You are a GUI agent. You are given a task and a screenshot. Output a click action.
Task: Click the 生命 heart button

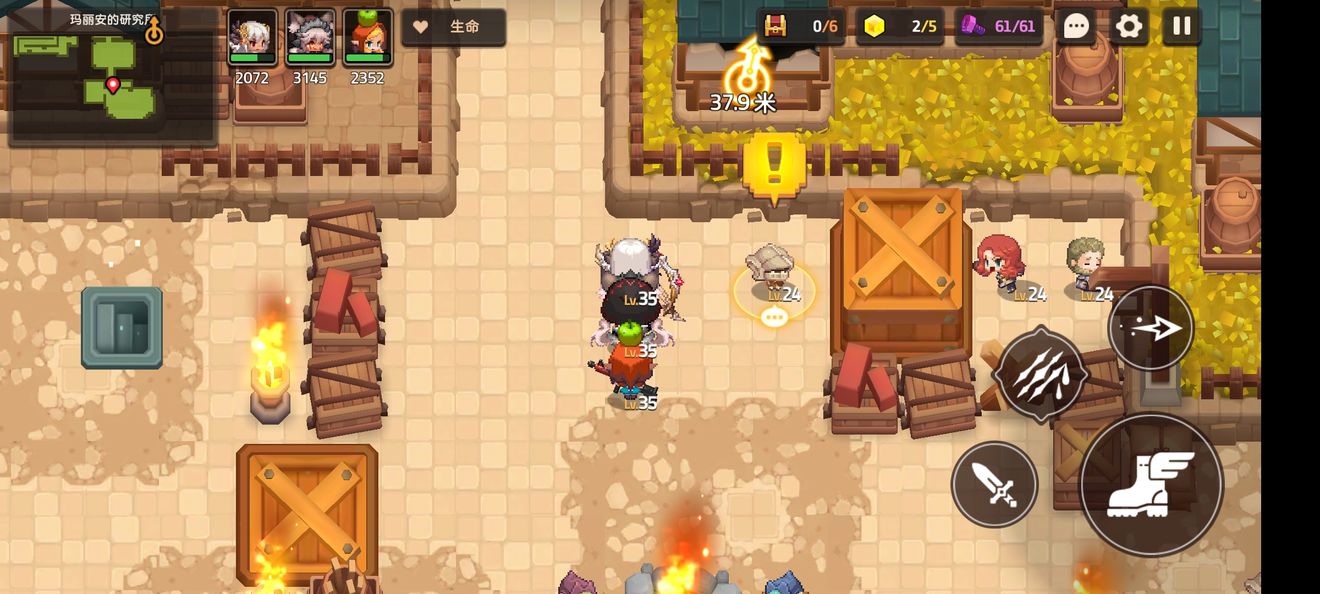pos(453,27)
